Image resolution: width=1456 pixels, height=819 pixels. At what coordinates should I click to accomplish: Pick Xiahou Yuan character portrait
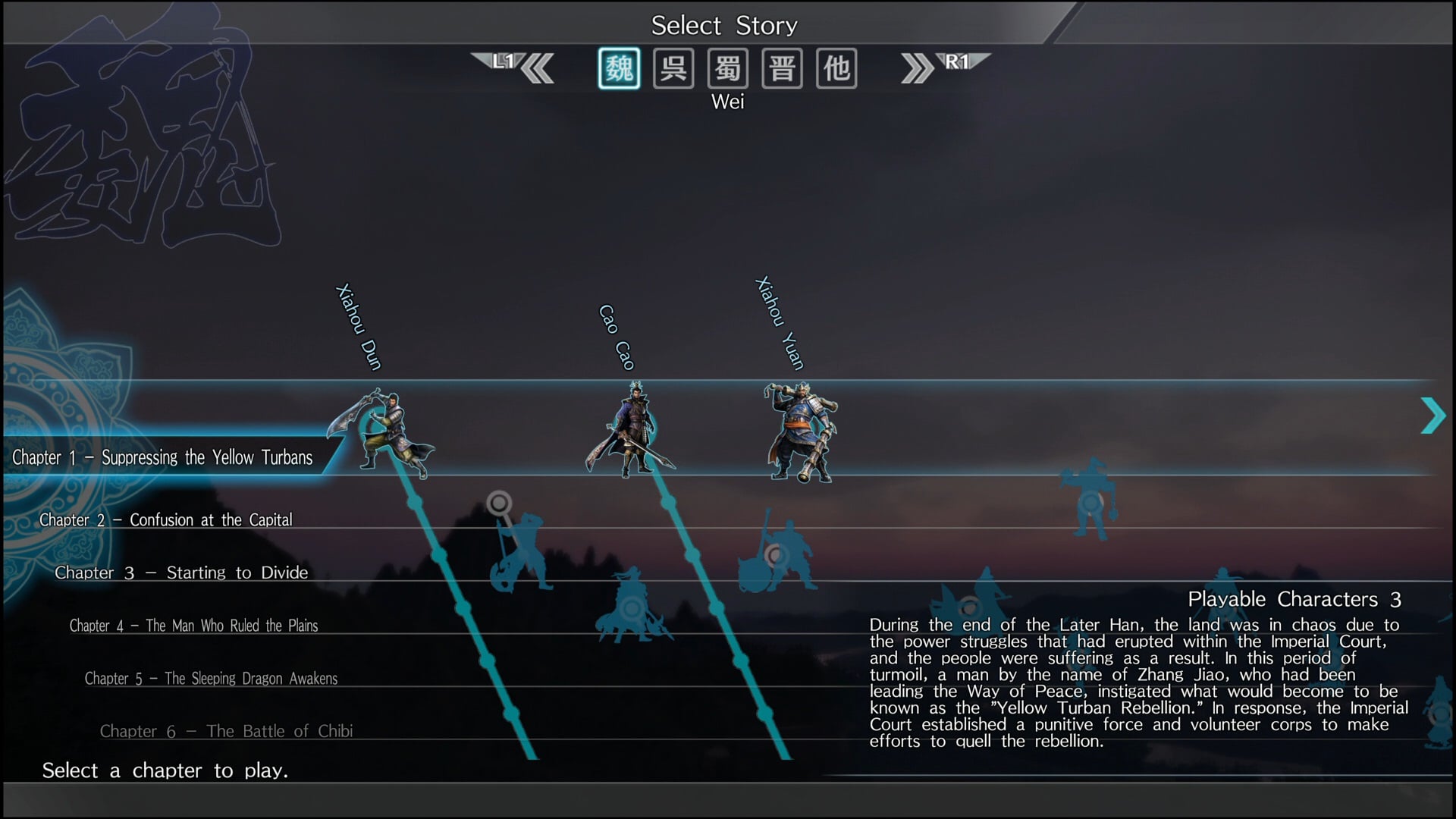800,434
